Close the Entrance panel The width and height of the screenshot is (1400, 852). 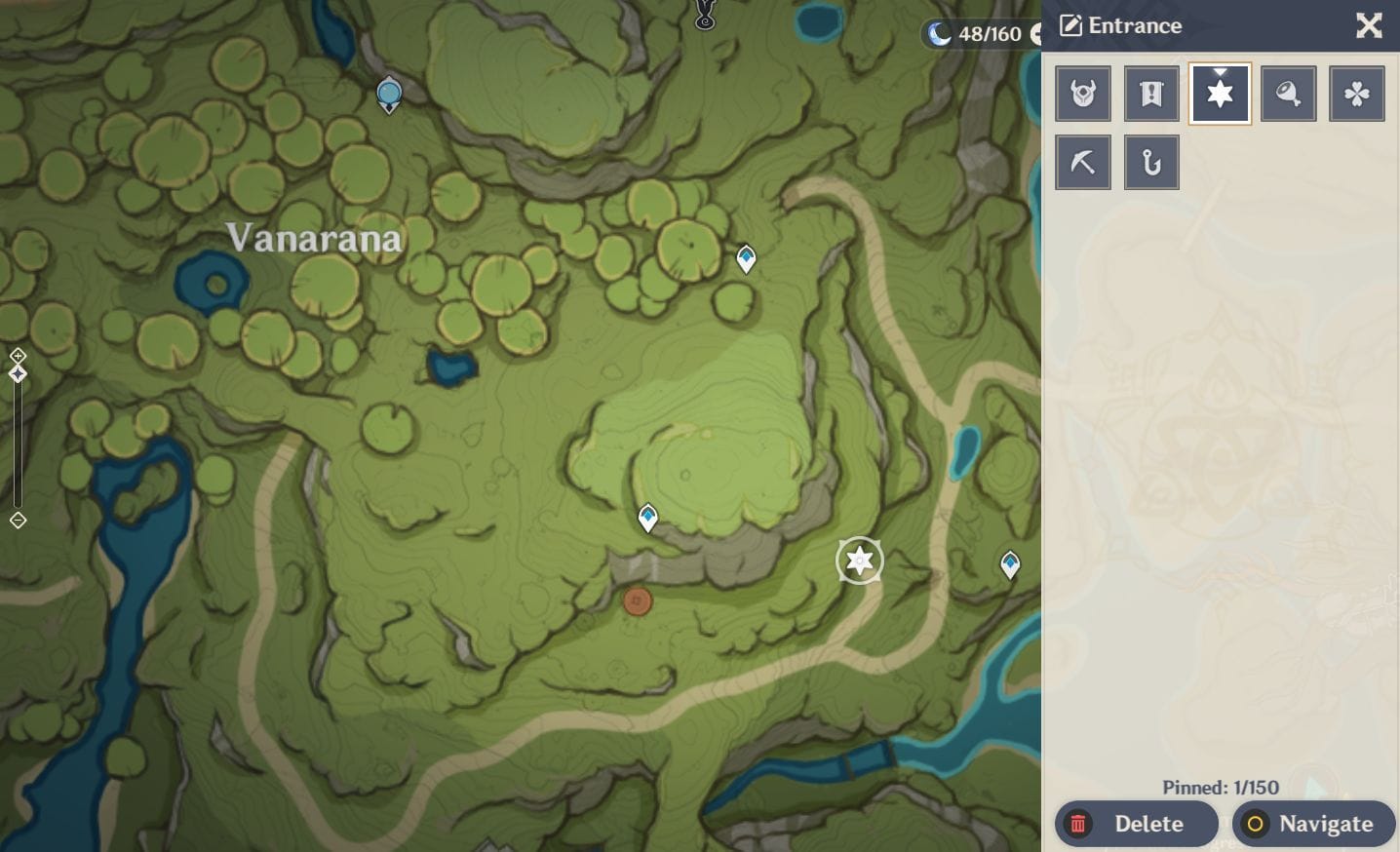coord(1369,25)
